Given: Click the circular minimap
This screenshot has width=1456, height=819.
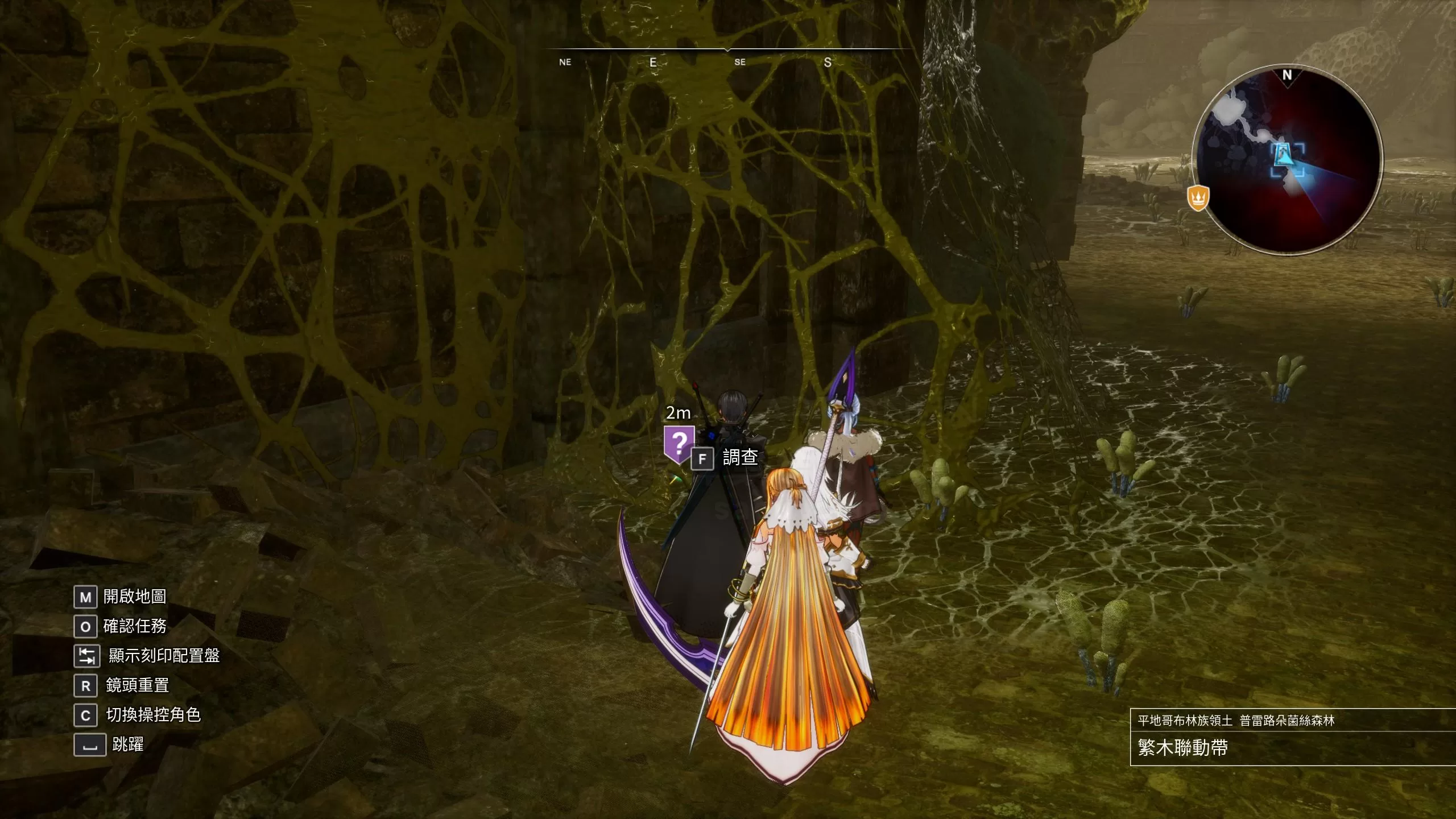Looking at the screenshot, I should coord(1287,161).
